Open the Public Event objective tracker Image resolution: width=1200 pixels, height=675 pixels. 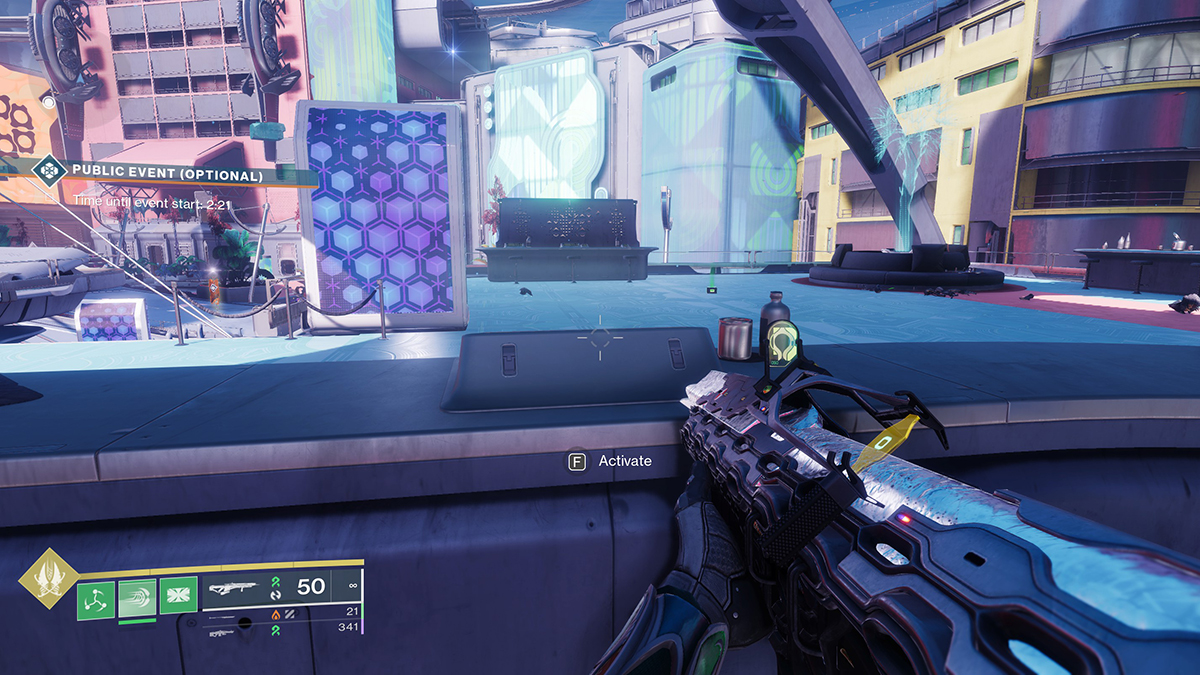[166, 175]
